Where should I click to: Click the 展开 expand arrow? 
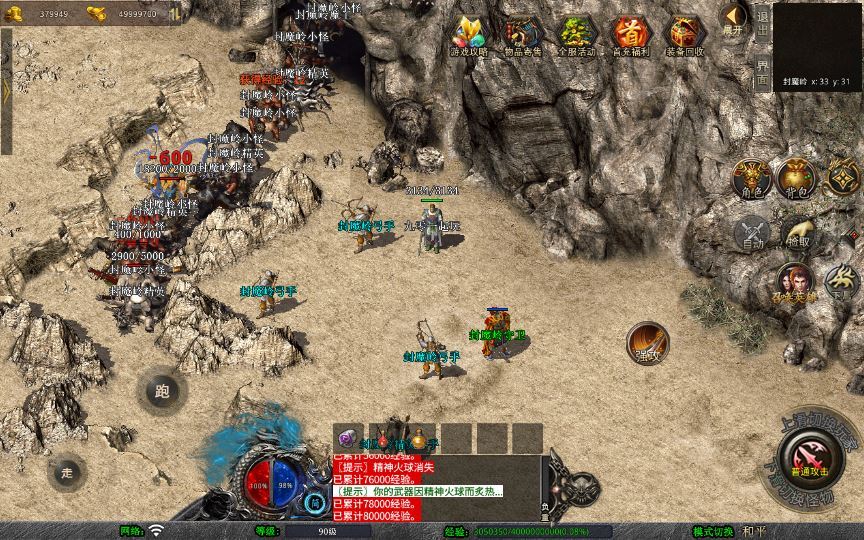pyautogui.click(x=735, y=20)
